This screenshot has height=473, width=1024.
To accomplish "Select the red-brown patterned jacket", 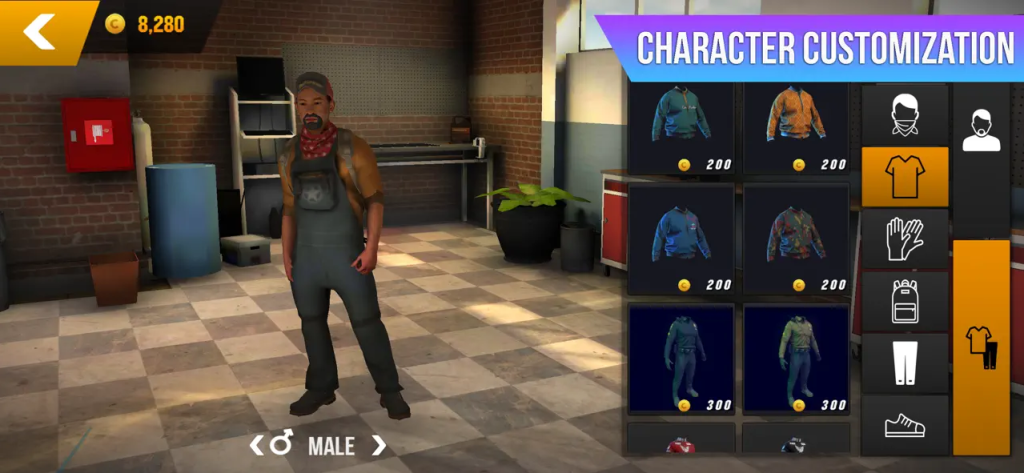I will (x=795, y=240).
